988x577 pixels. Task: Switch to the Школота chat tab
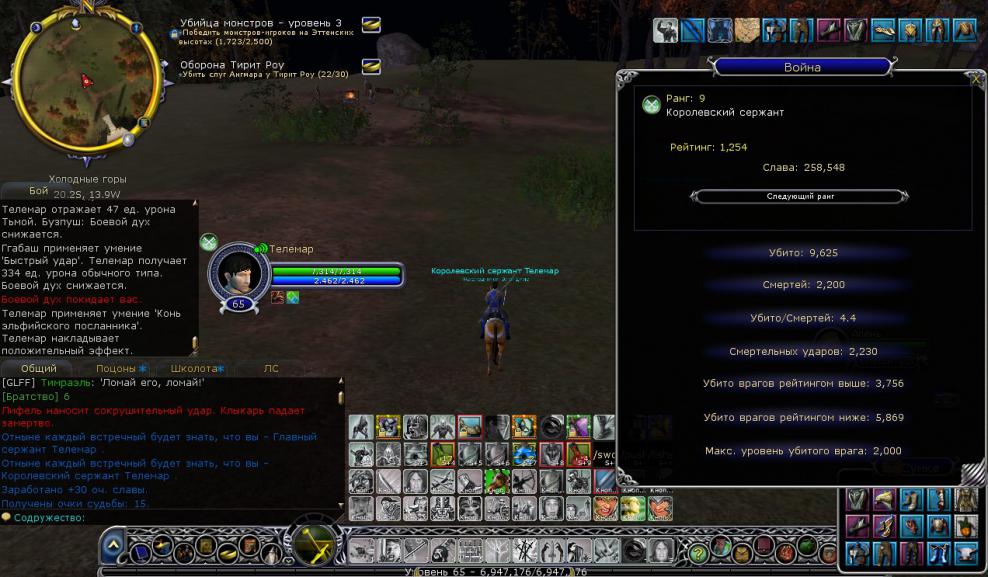pos(194,369)
